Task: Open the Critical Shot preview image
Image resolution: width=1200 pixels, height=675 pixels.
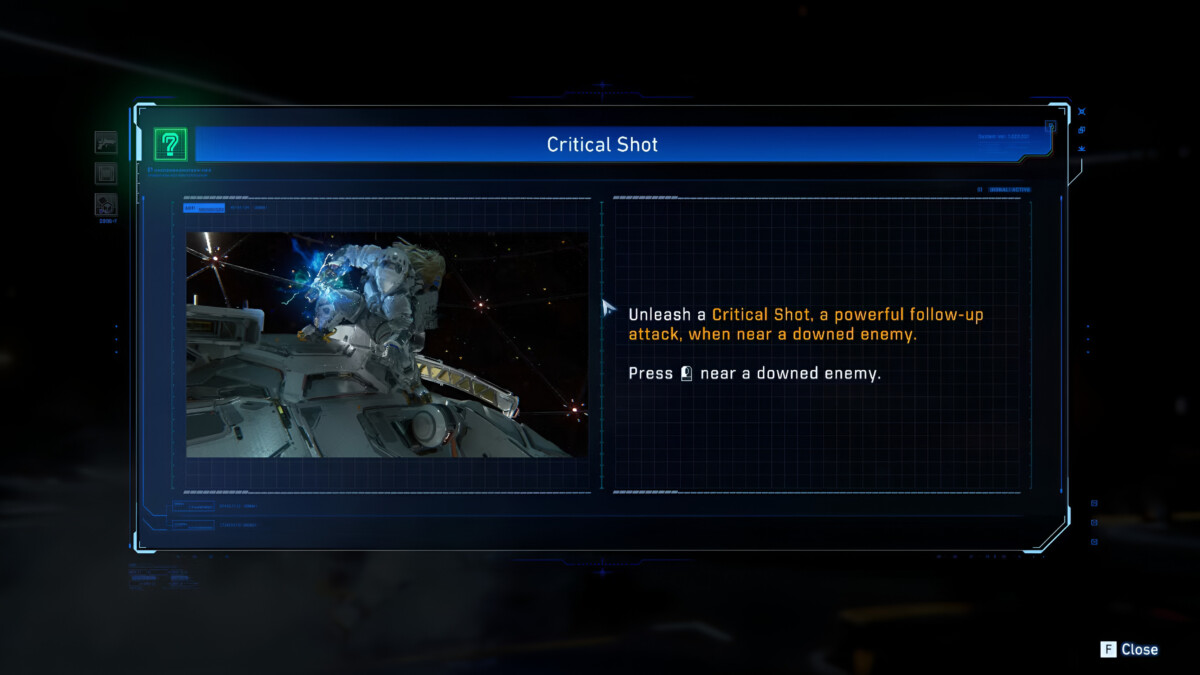Action: pos(387,344)
